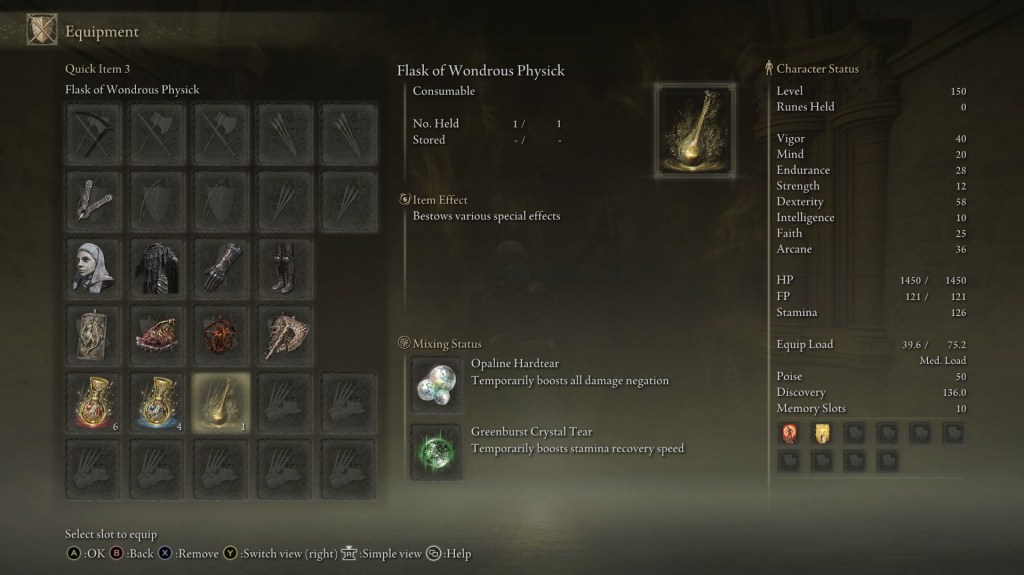Click the large Flask of Wondrous Physick image

695,131
